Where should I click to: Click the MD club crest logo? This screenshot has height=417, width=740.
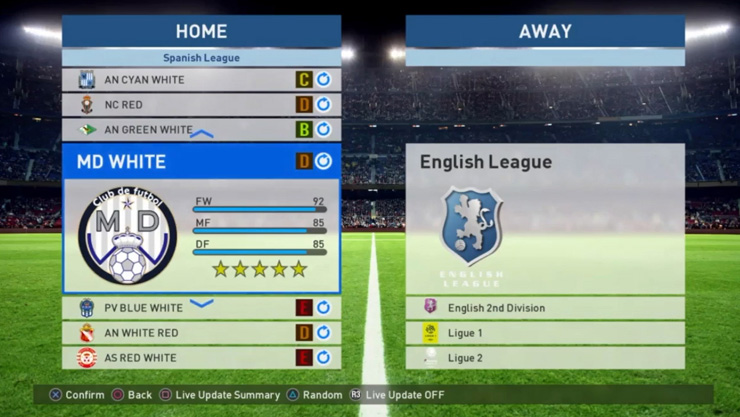[x=127, y=236]
